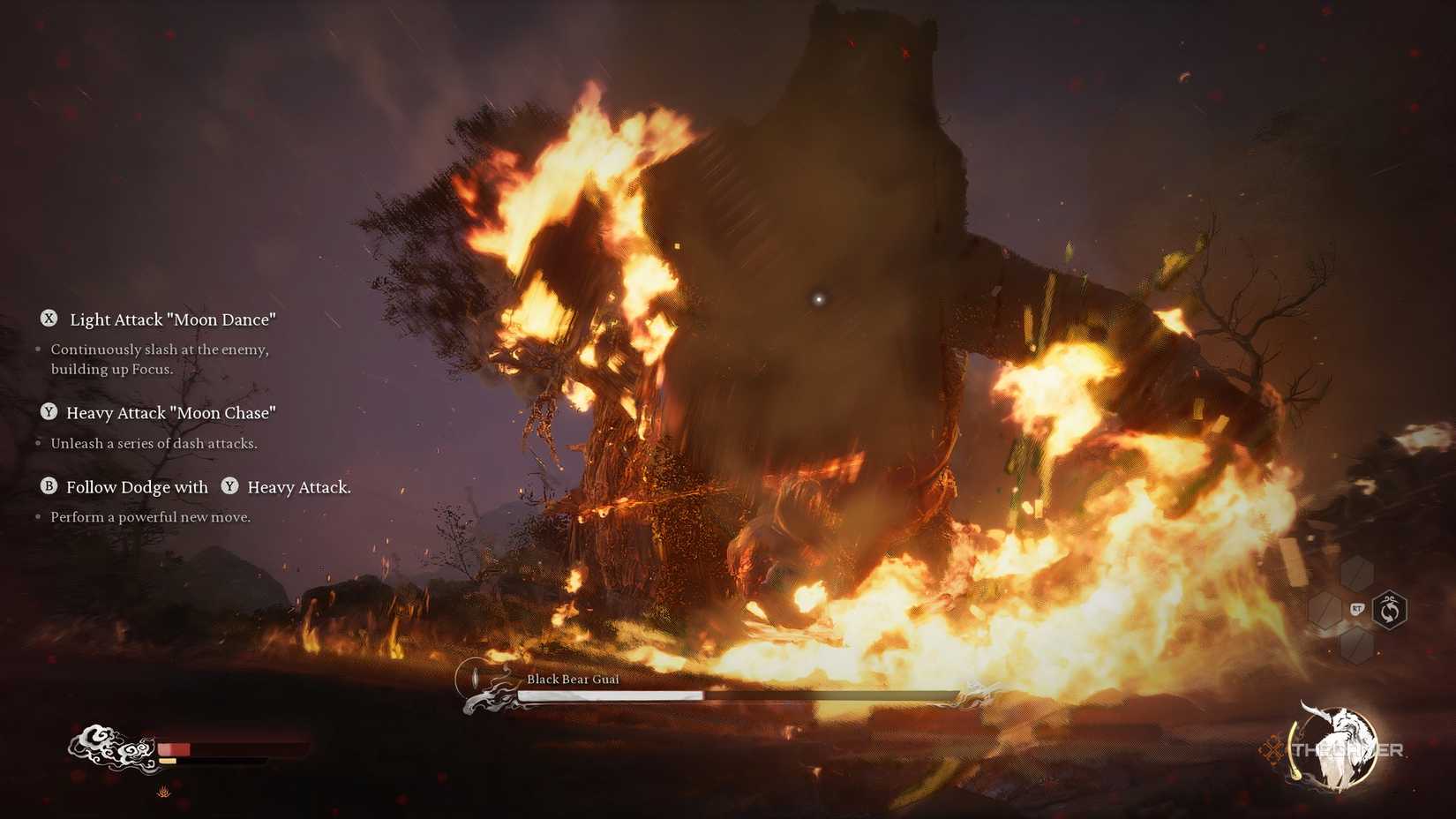Click the Black Bear Guai name label

(x=574, y=680)
